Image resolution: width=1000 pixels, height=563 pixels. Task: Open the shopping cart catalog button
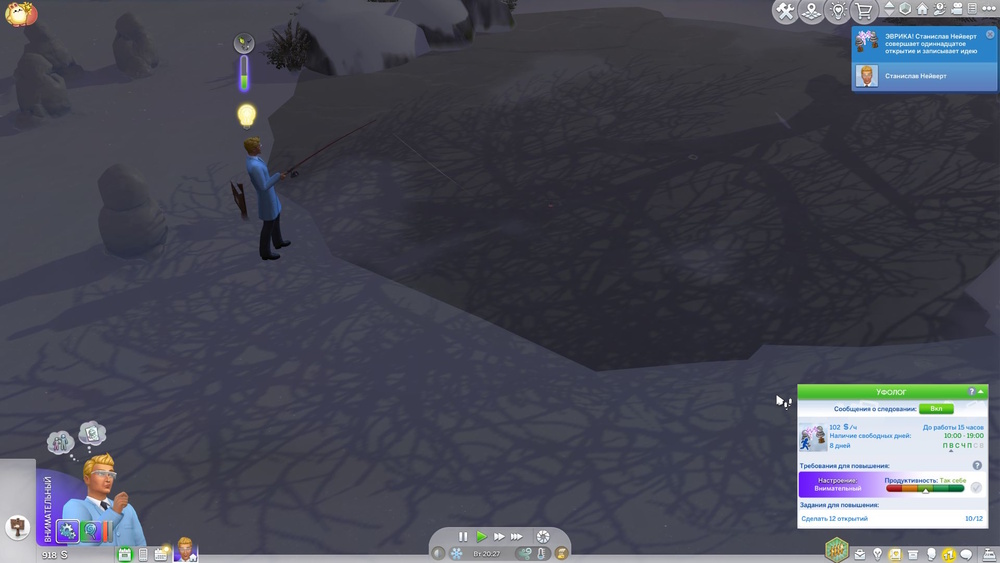click(x=863, y=11)
